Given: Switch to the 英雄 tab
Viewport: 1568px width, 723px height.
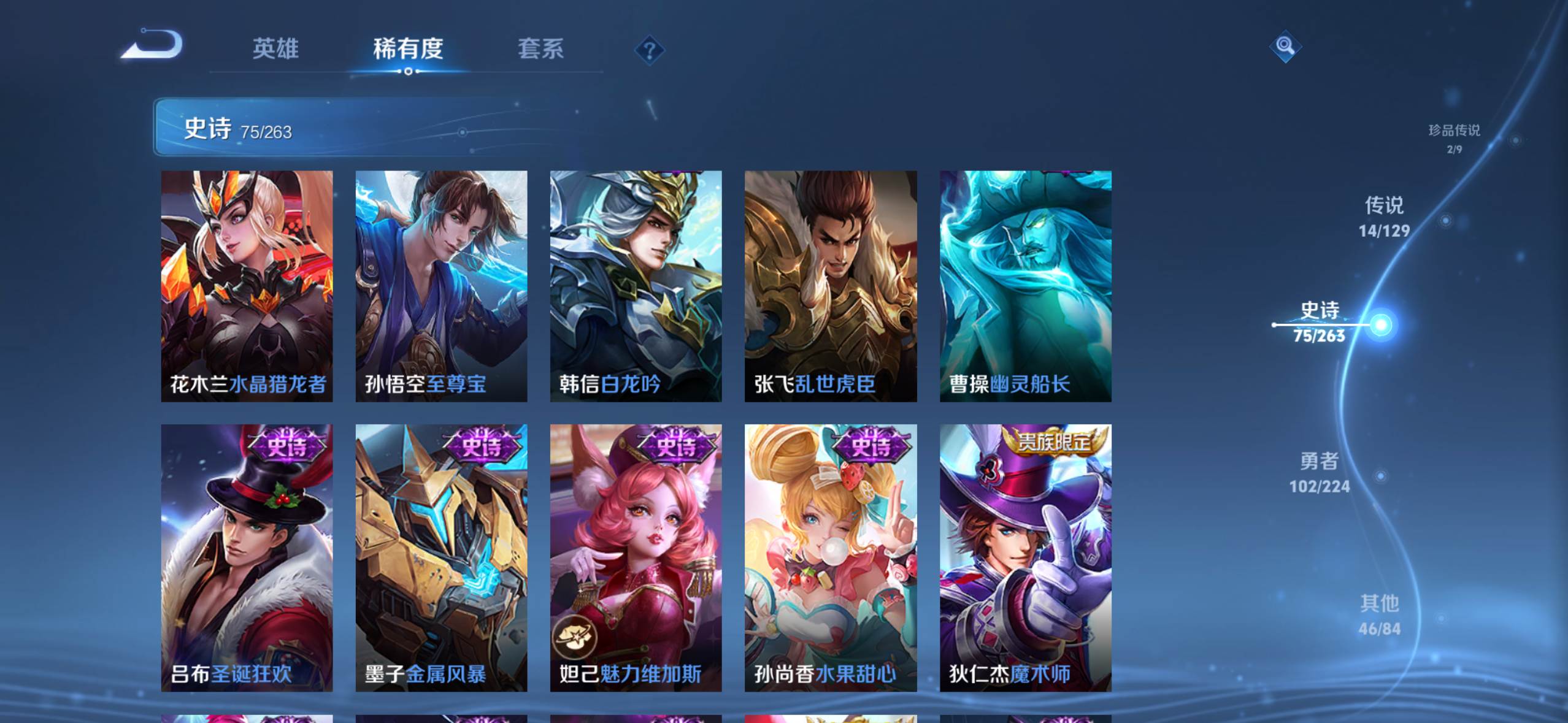Looking at the screenshot, I should 275,49.
